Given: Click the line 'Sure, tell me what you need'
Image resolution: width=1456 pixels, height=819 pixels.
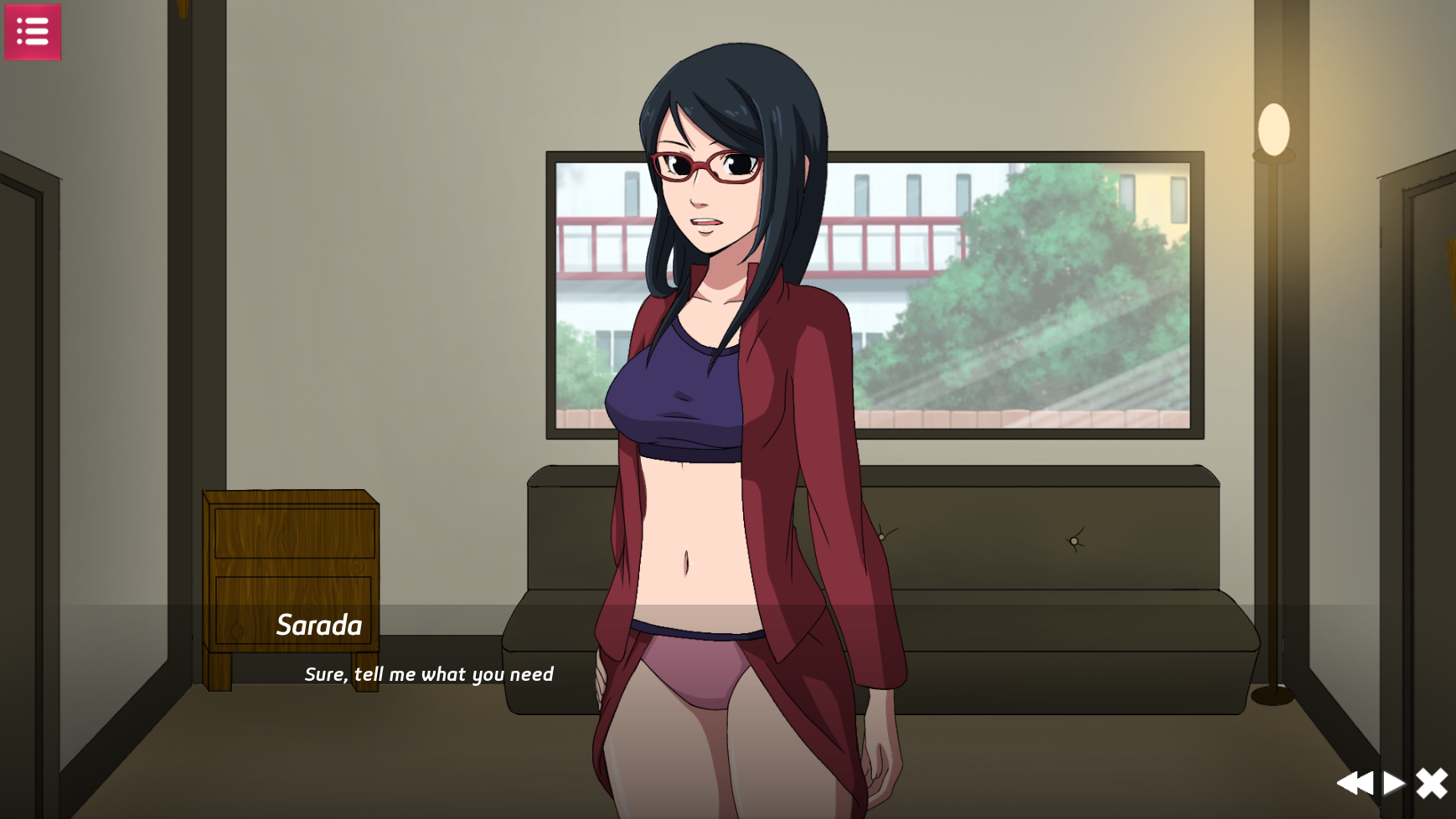Looking at the screenshot, I should (x=429, y=673).
